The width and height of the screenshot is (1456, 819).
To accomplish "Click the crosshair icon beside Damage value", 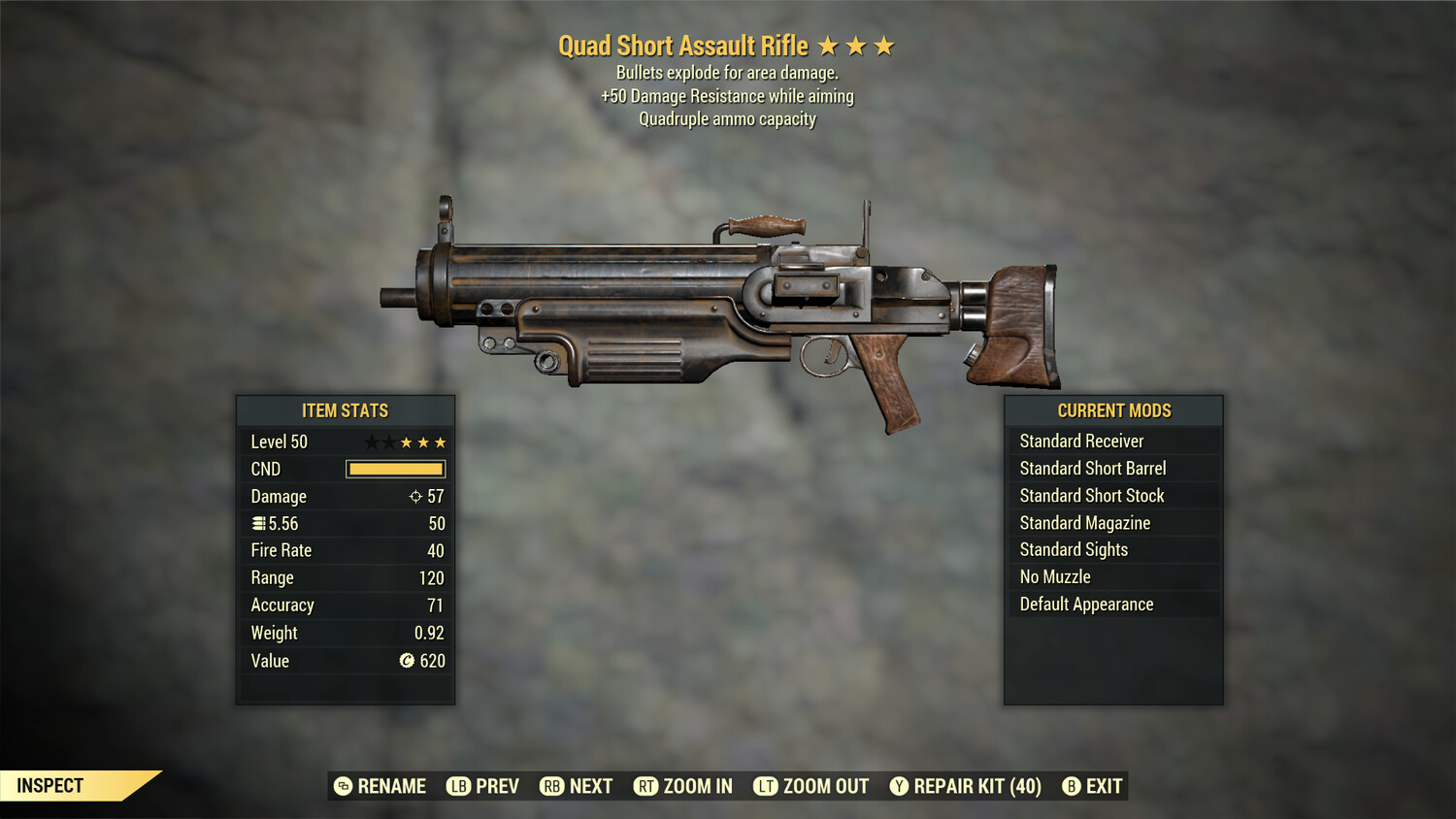I will coord(415,496).
